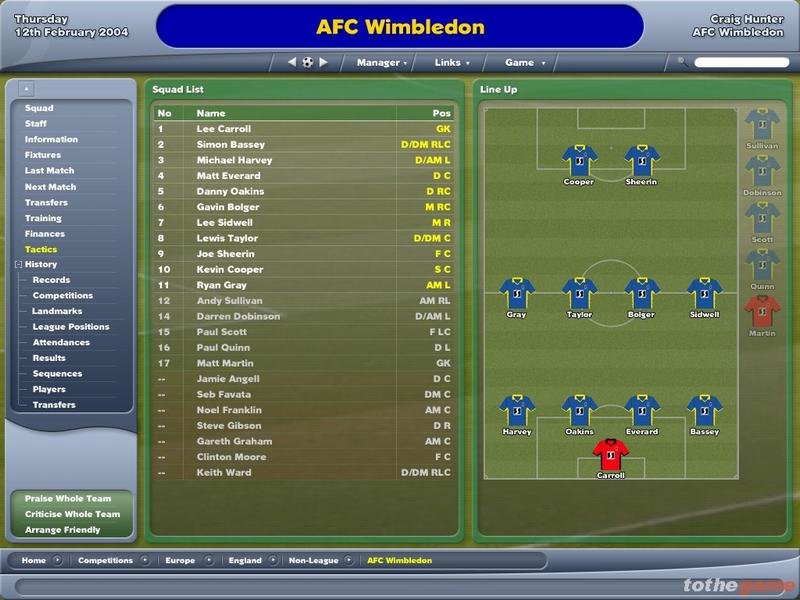This screenshot has width=800, height=600.
Task: Click the Praise Whole Team button
Action: pos(68,498)
